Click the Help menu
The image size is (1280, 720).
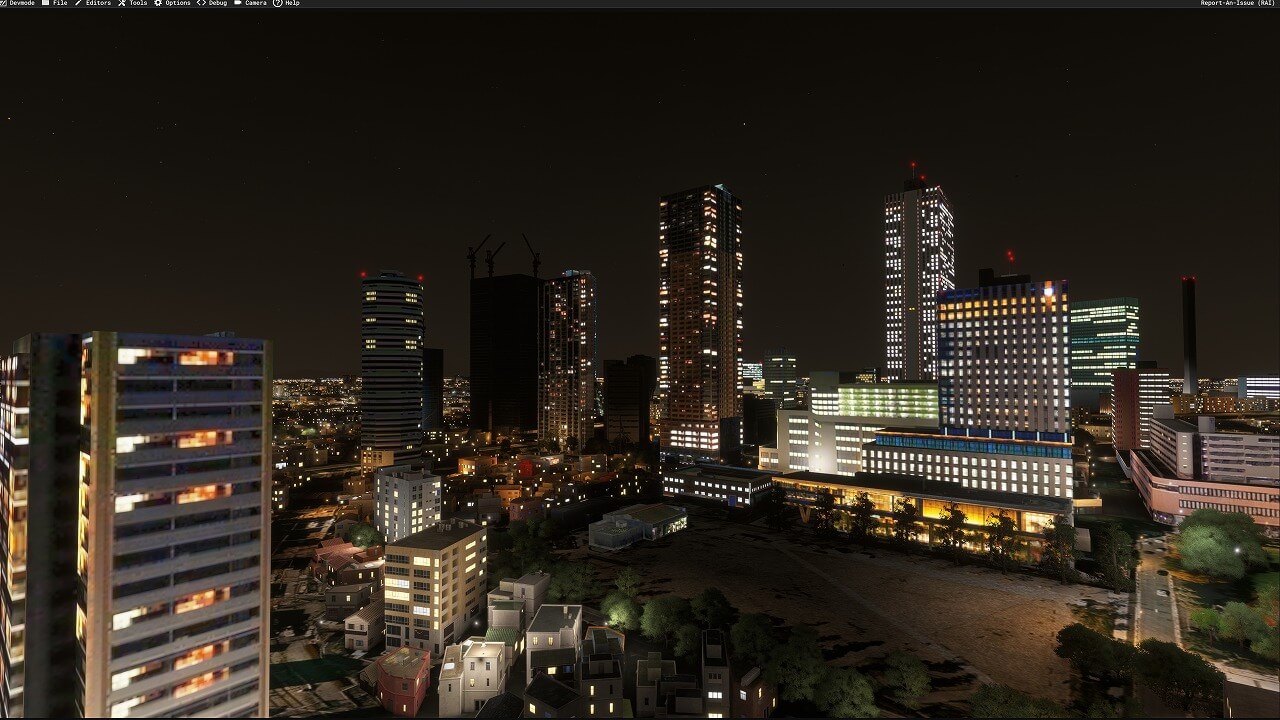point(291,3)
